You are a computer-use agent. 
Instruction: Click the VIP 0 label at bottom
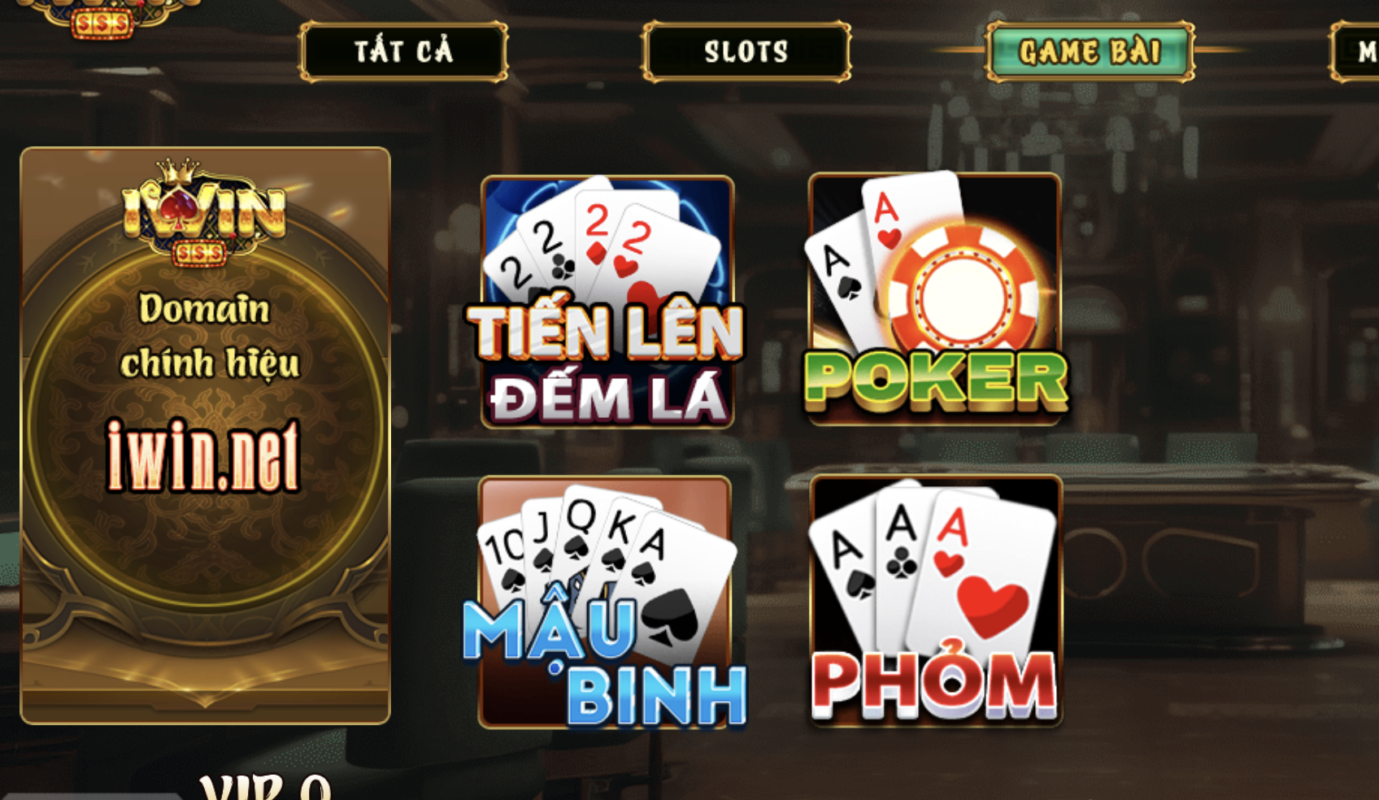(x=265, y=790)
